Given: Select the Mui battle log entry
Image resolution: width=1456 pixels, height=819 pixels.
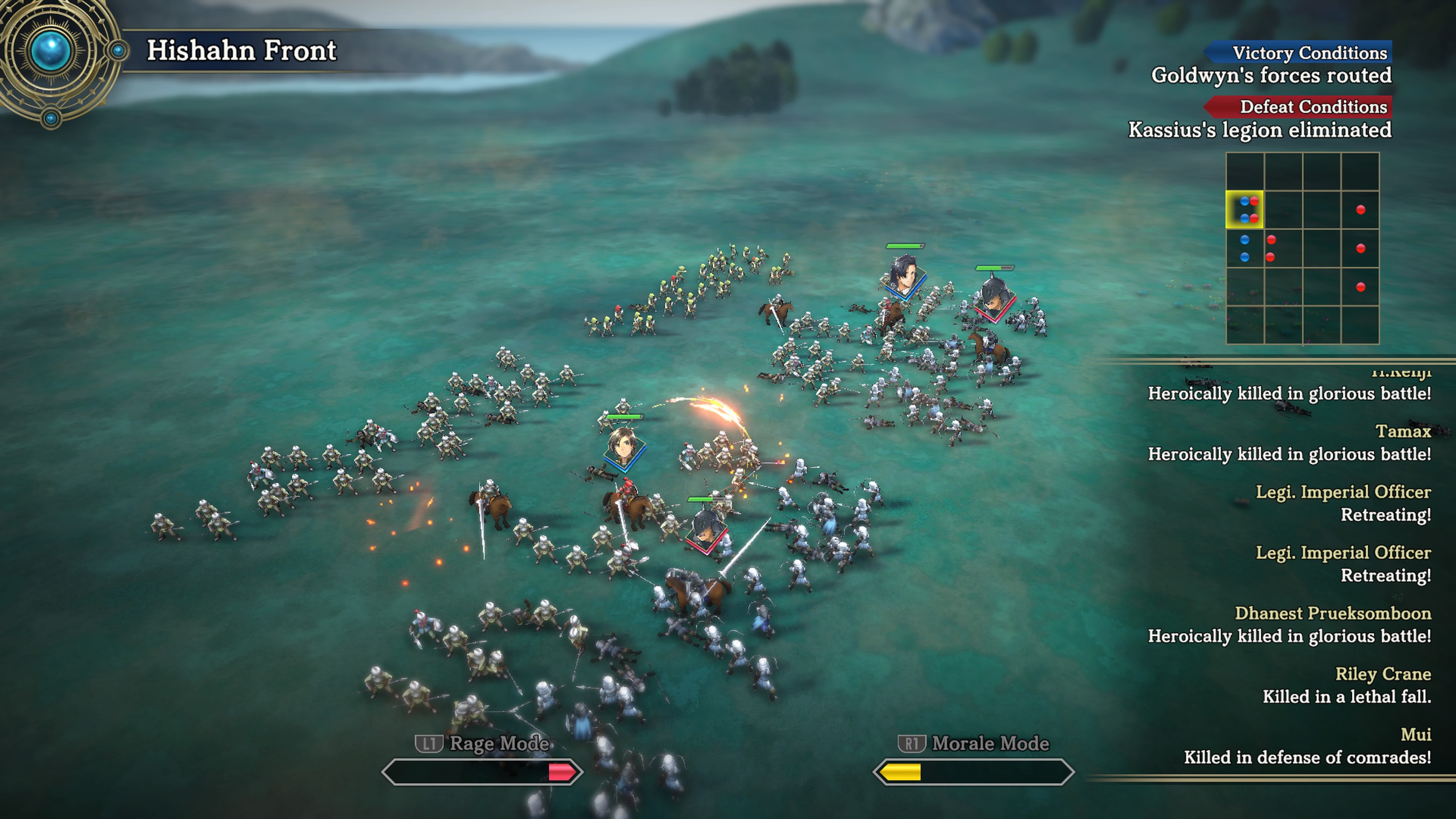Looking at the screenshot, I should 1307,745.
